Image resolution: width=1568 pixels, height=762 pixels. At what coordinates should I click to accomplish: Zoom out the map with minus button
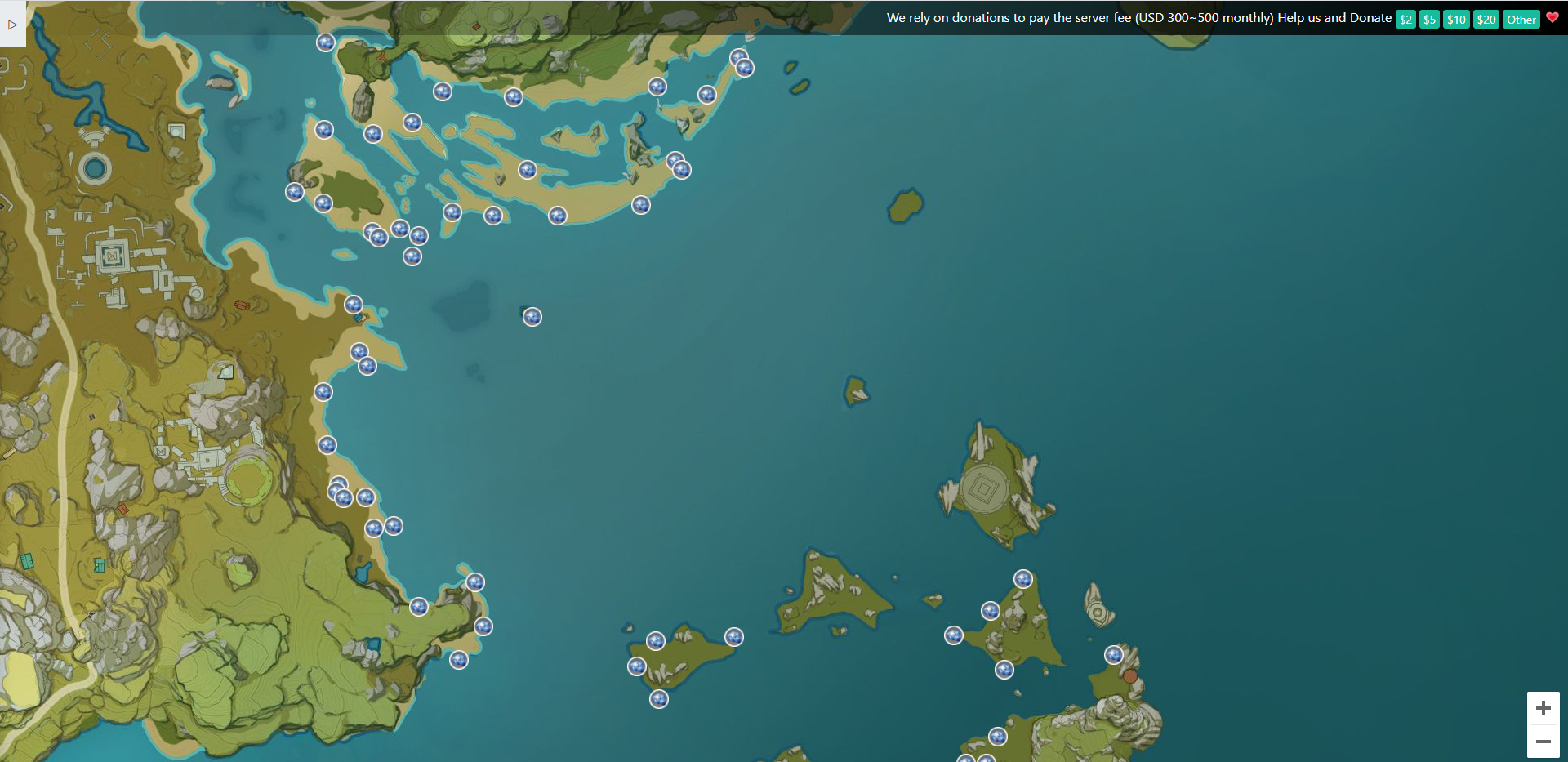[x=1543, y=742]
